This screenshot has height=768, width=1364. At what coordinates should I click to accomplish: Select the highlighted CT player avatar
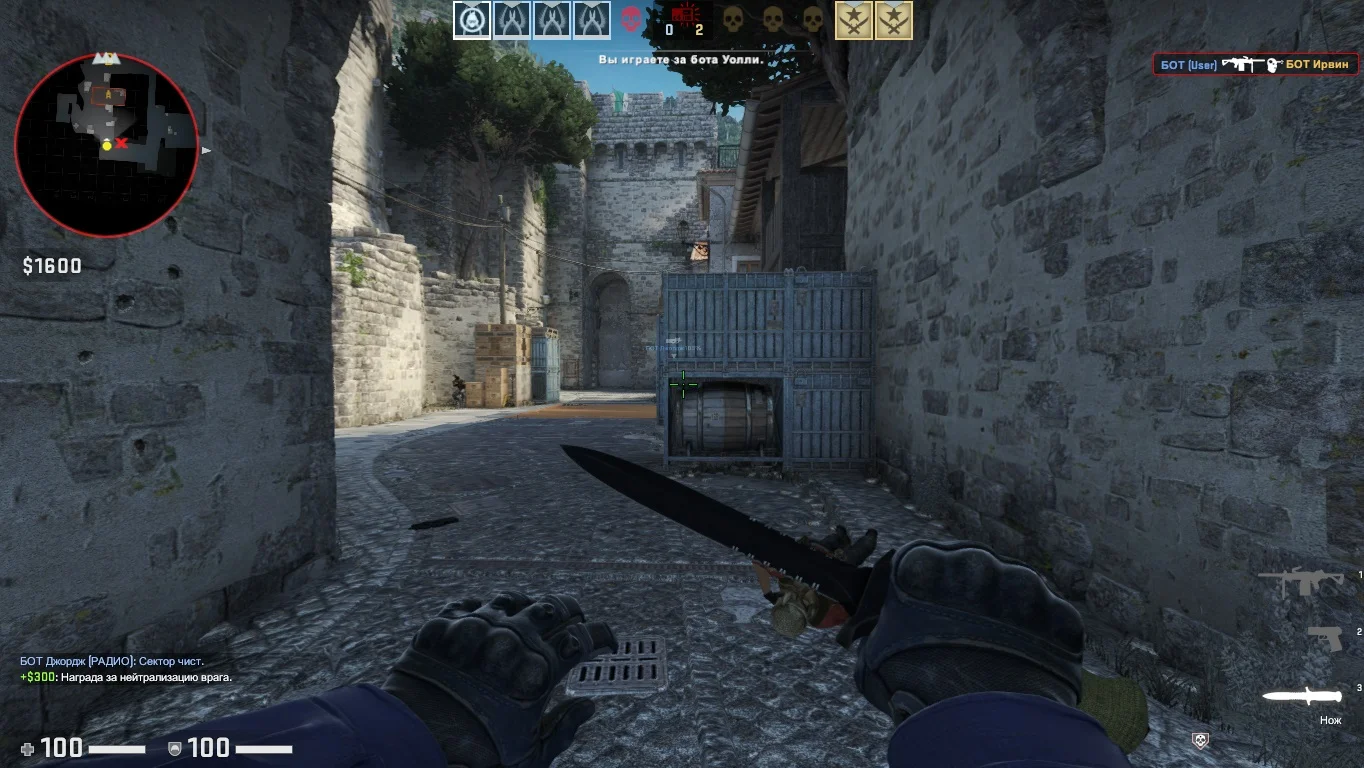click(x=472, y=20)
